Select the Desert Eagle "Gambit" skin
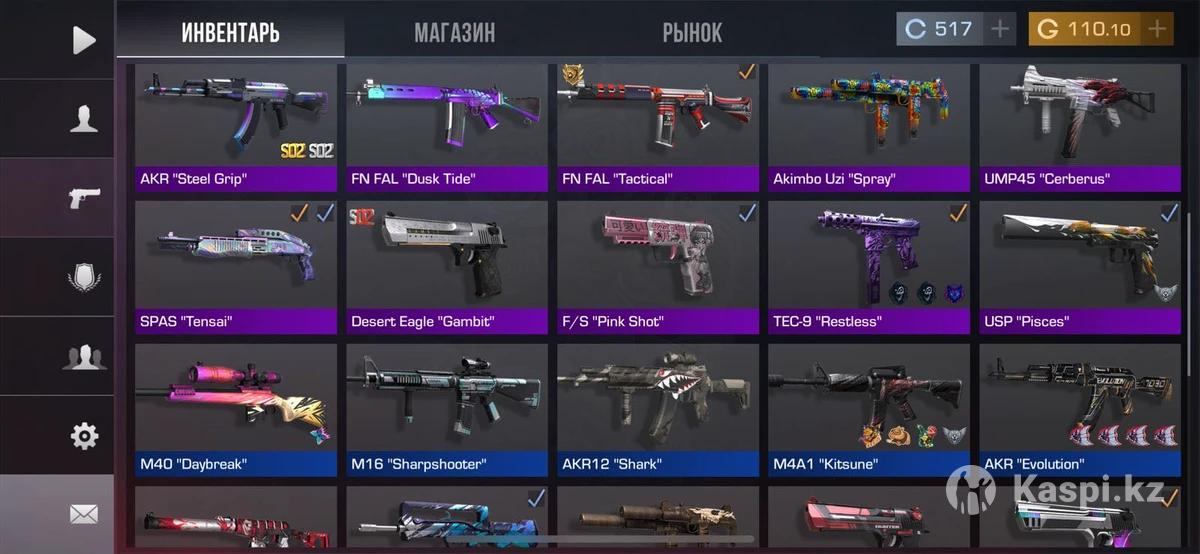This screenshot has height=554, width=1200. (x=447, y=267)
